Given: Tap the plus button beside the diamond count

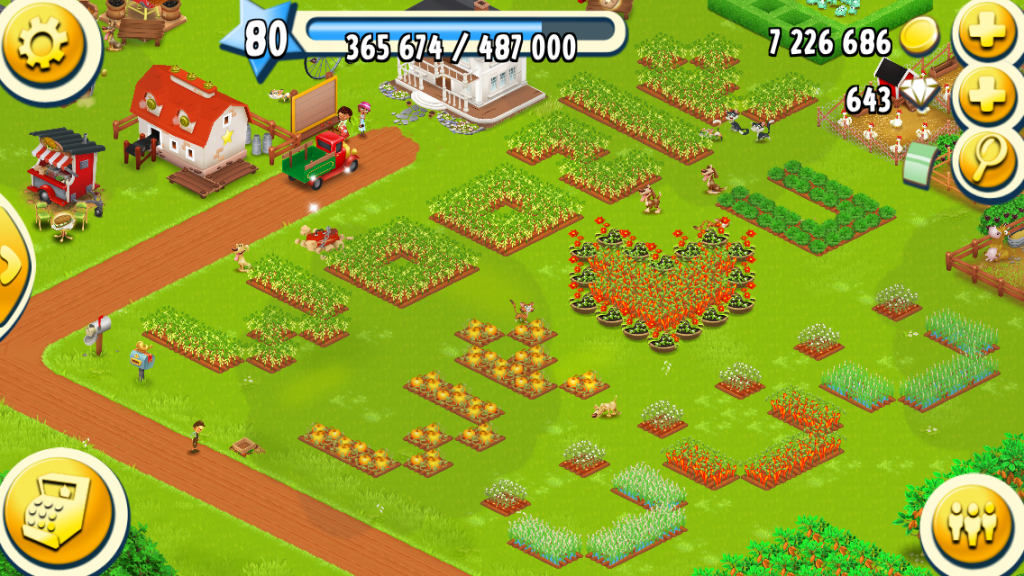Looking at the screenshot, I should (x=988, y=97).
